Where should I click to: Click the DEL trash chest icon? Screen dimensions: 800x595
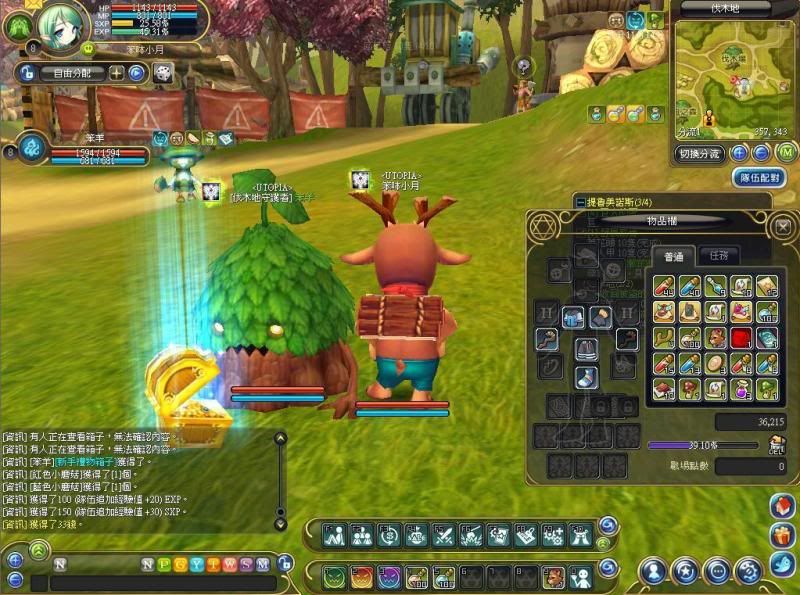click(776, 444)
